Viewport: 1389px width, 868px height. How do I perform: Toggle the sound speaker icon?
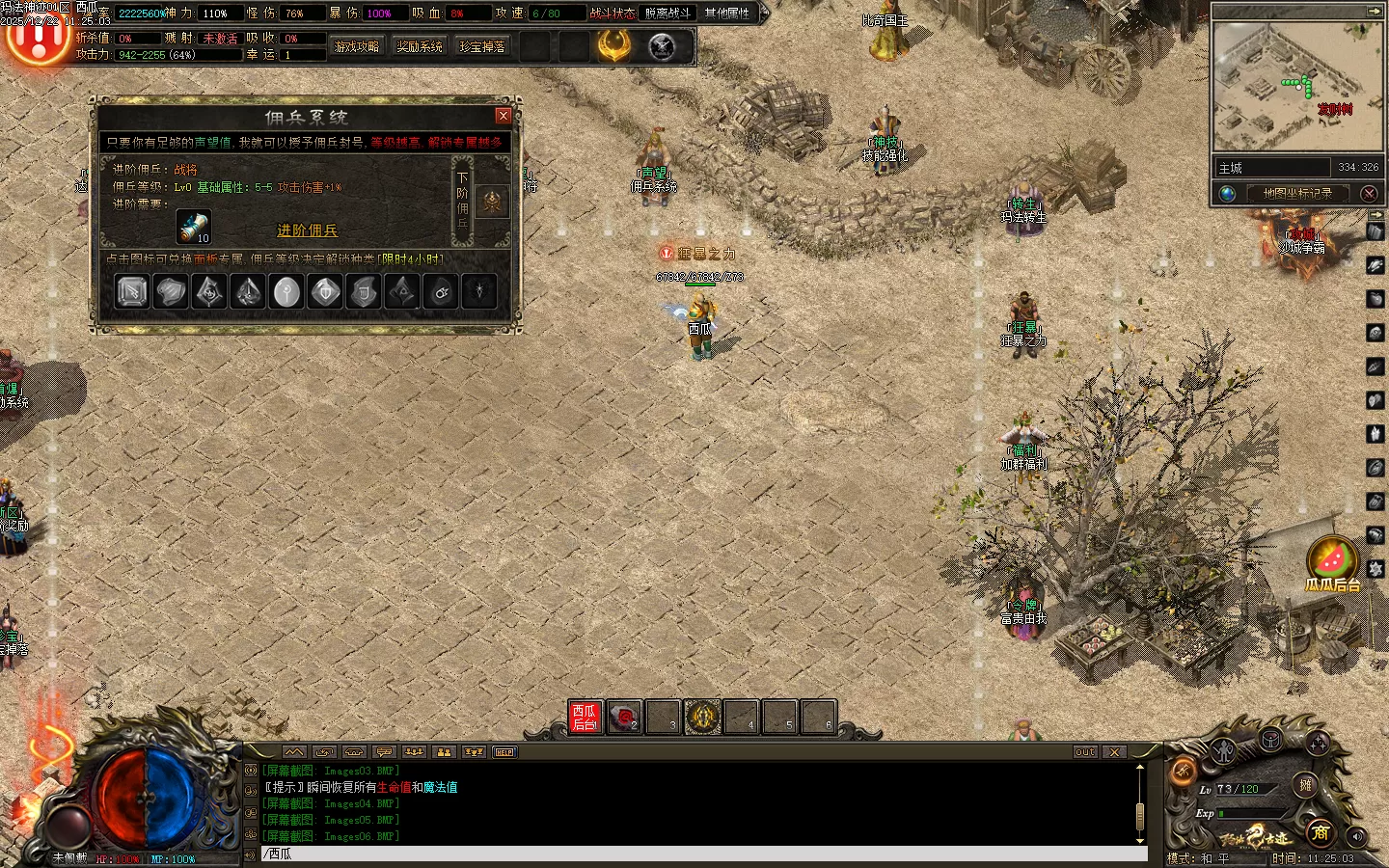(x=1357, y=835)
